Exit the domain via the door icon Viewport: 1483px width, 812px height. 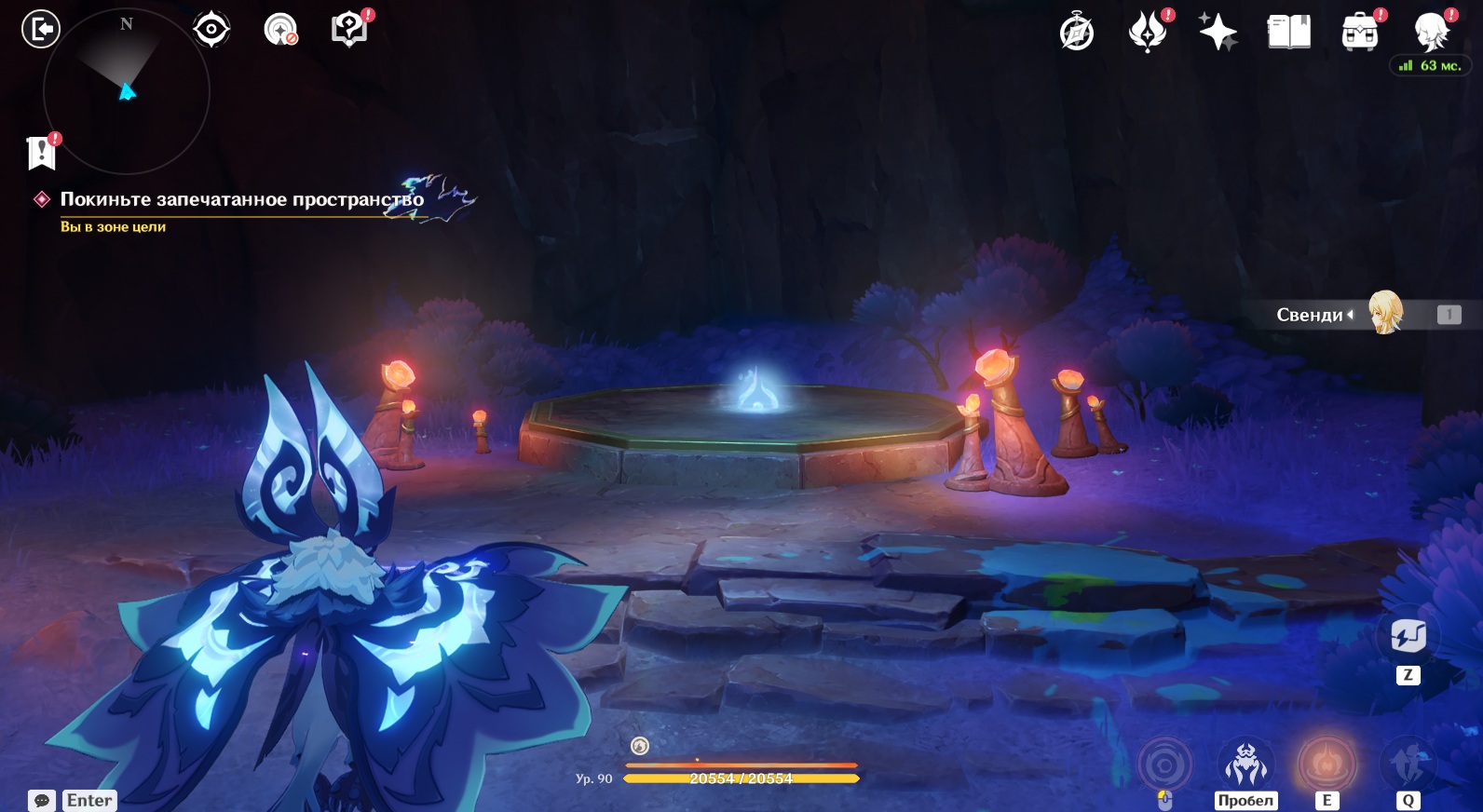point(41,29)
